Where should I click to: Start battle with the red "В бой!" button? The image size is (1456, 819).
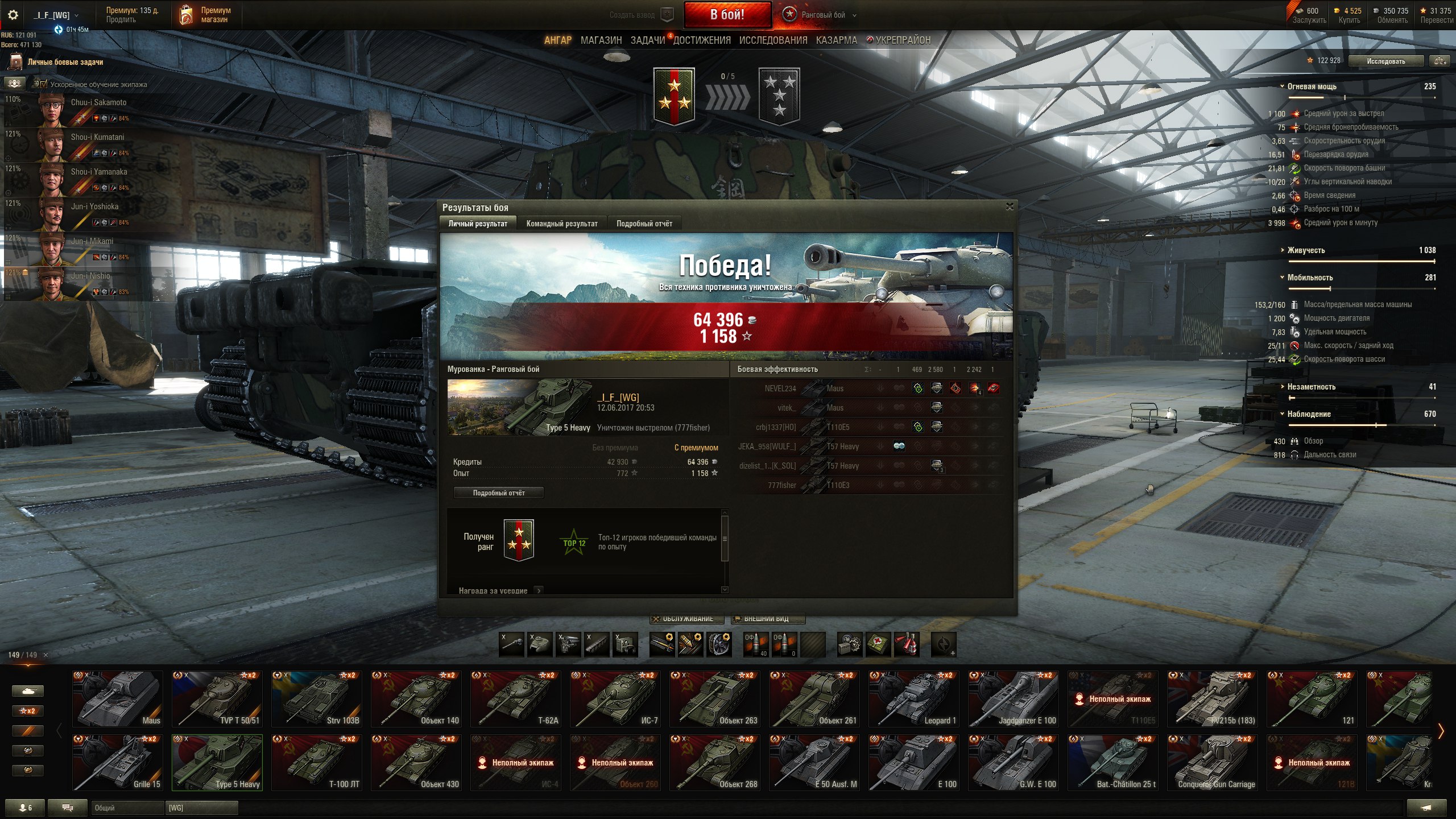727,15
